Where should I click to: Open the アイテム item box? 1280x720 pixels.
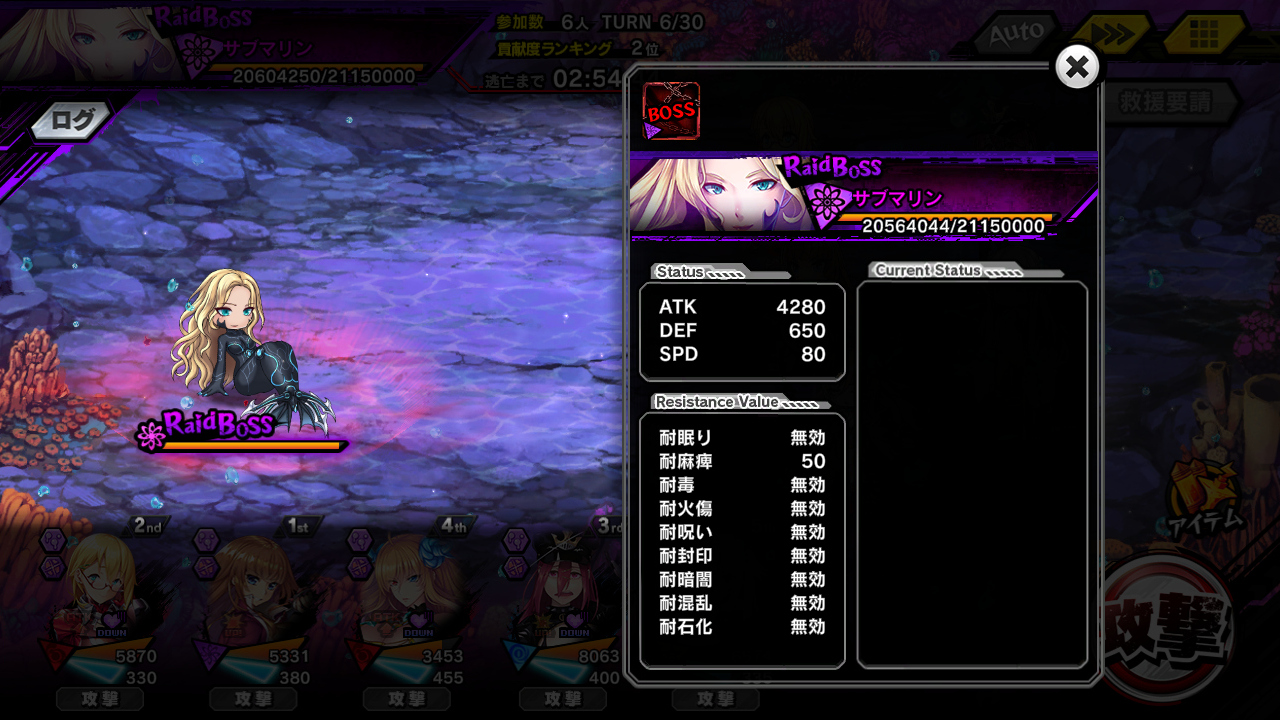click(1203, 497)
